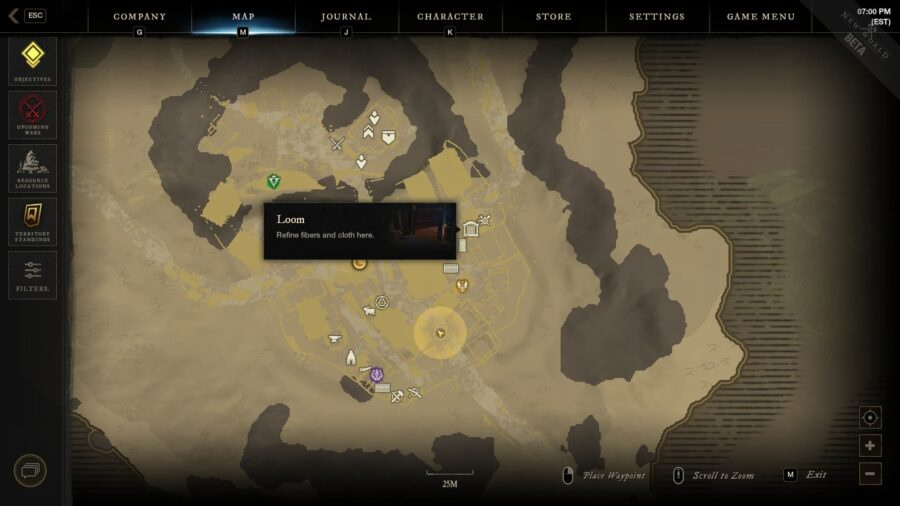Select the purple marker on the map

click(x=377, y=375)
